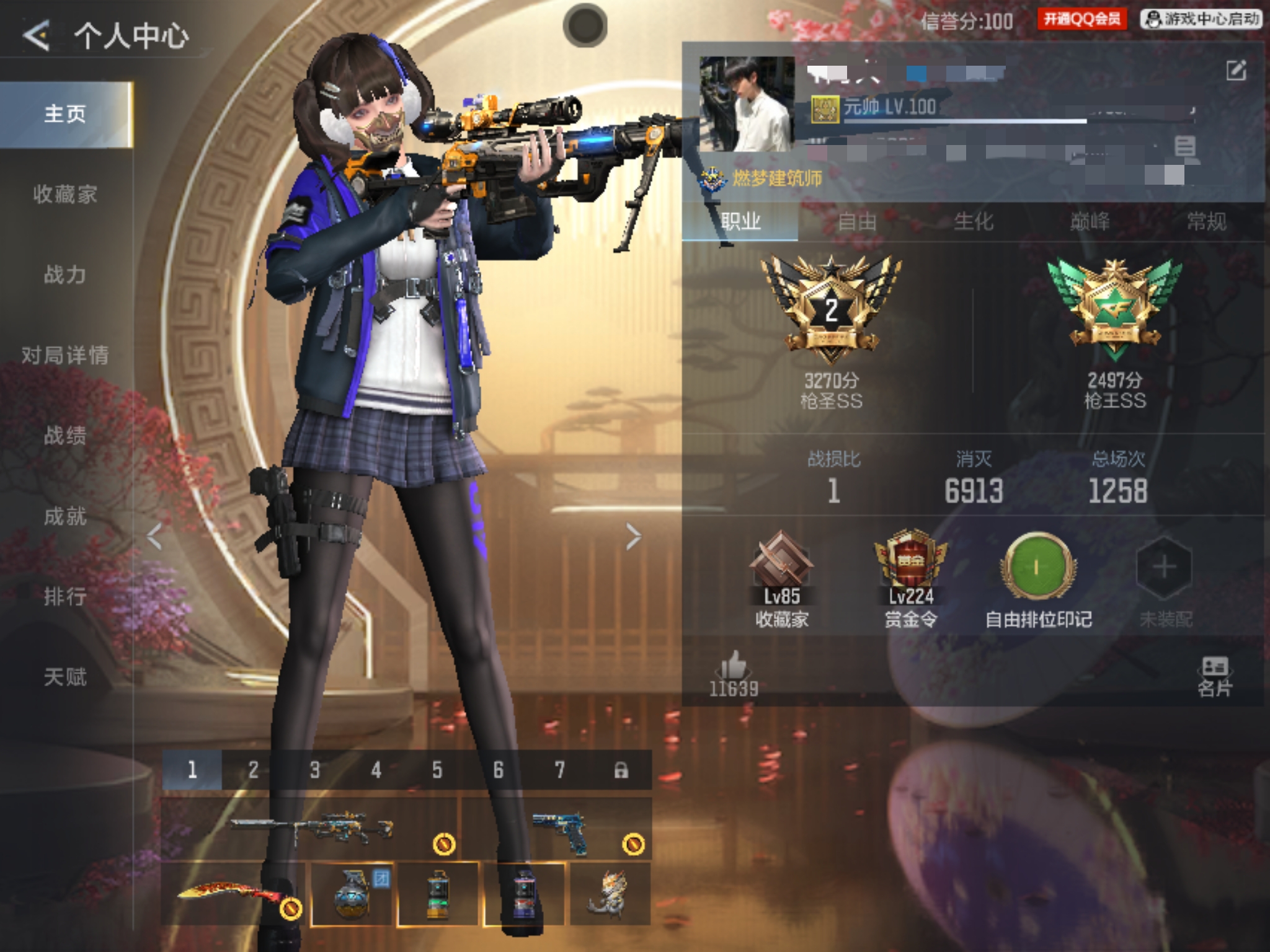Image resolution: width=1270 pixels, height=952 pixels.
Task: Switch to the 生化 stats tab
Action: coord(974,221)
